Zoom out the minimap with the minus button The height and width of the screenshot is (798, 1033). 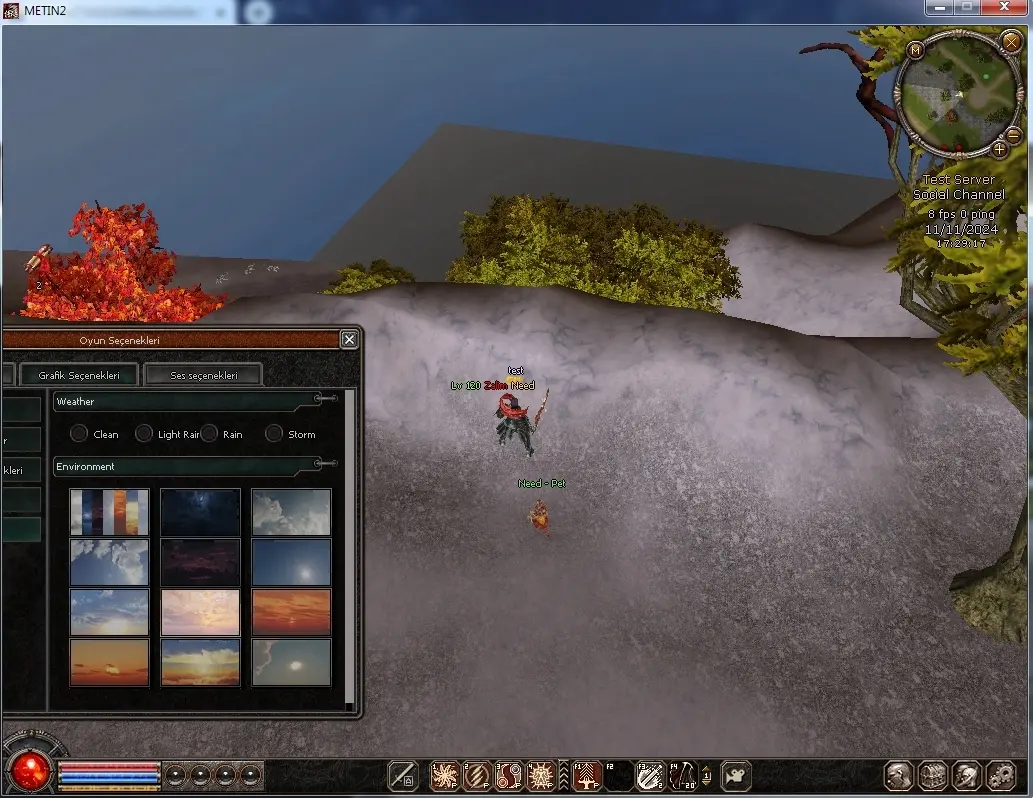click(x=1012, y=135)
